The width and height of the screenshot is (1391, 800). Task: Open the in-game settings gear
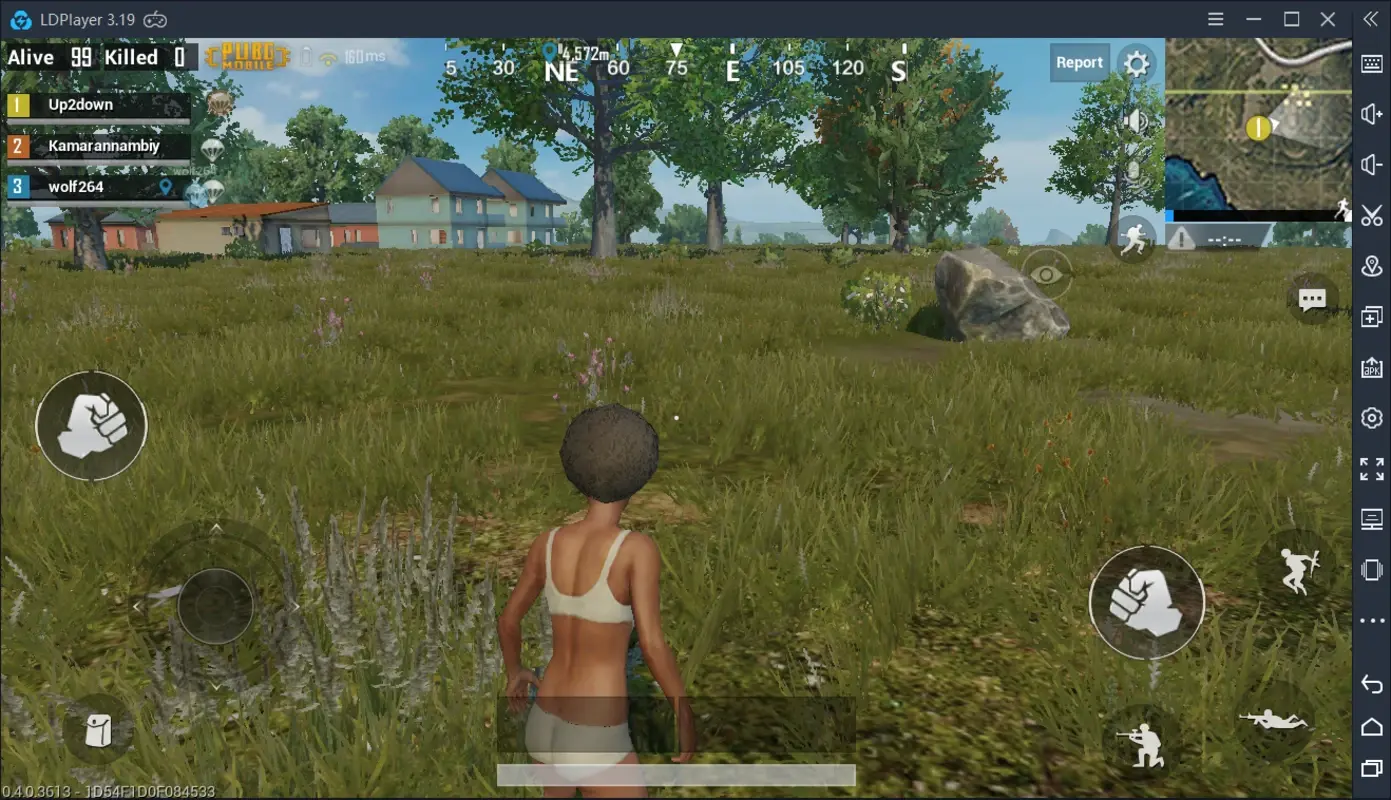[x=1136, y=62]
